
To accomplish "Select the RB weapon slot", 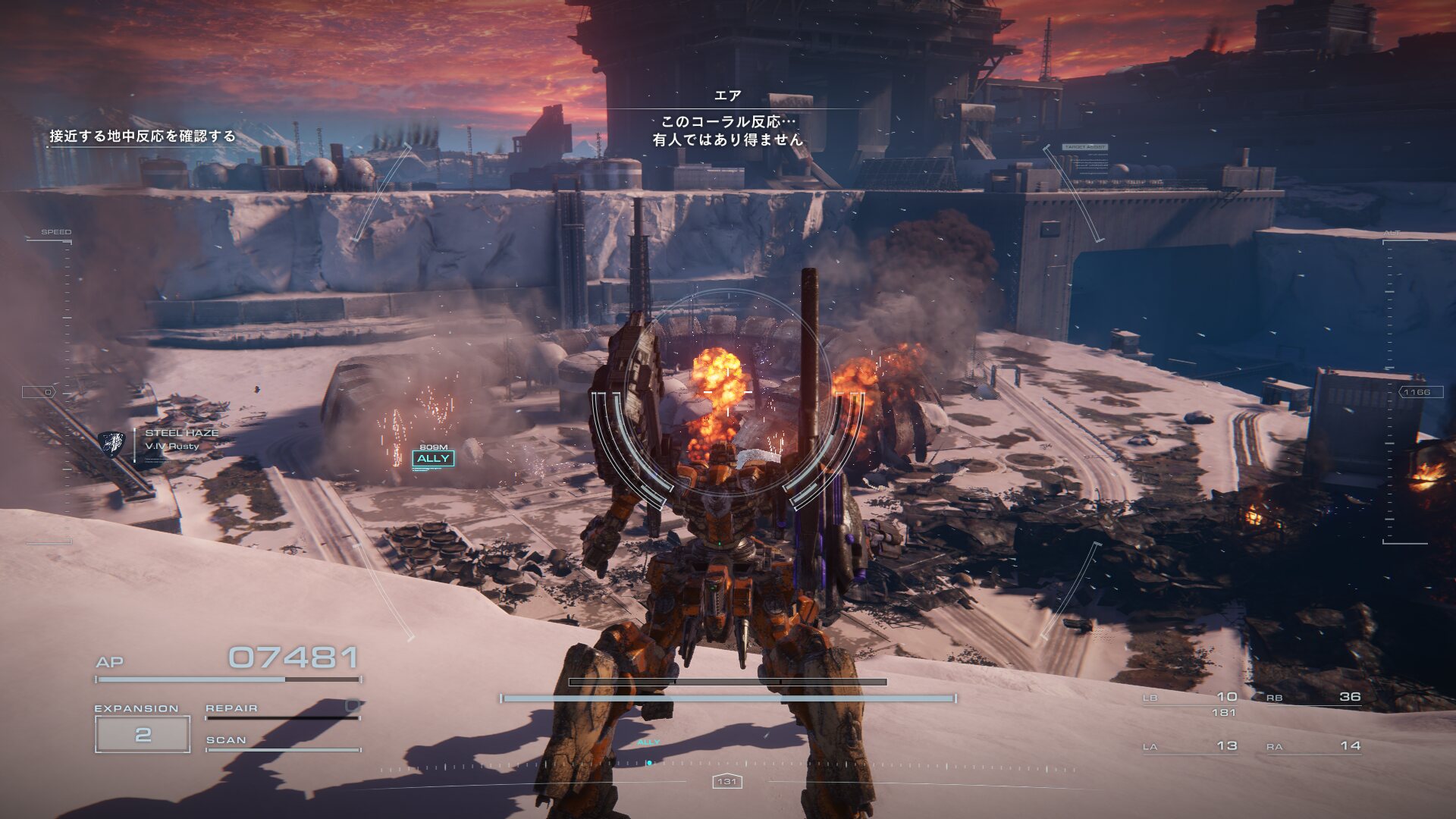I will tap(1313, 698).
